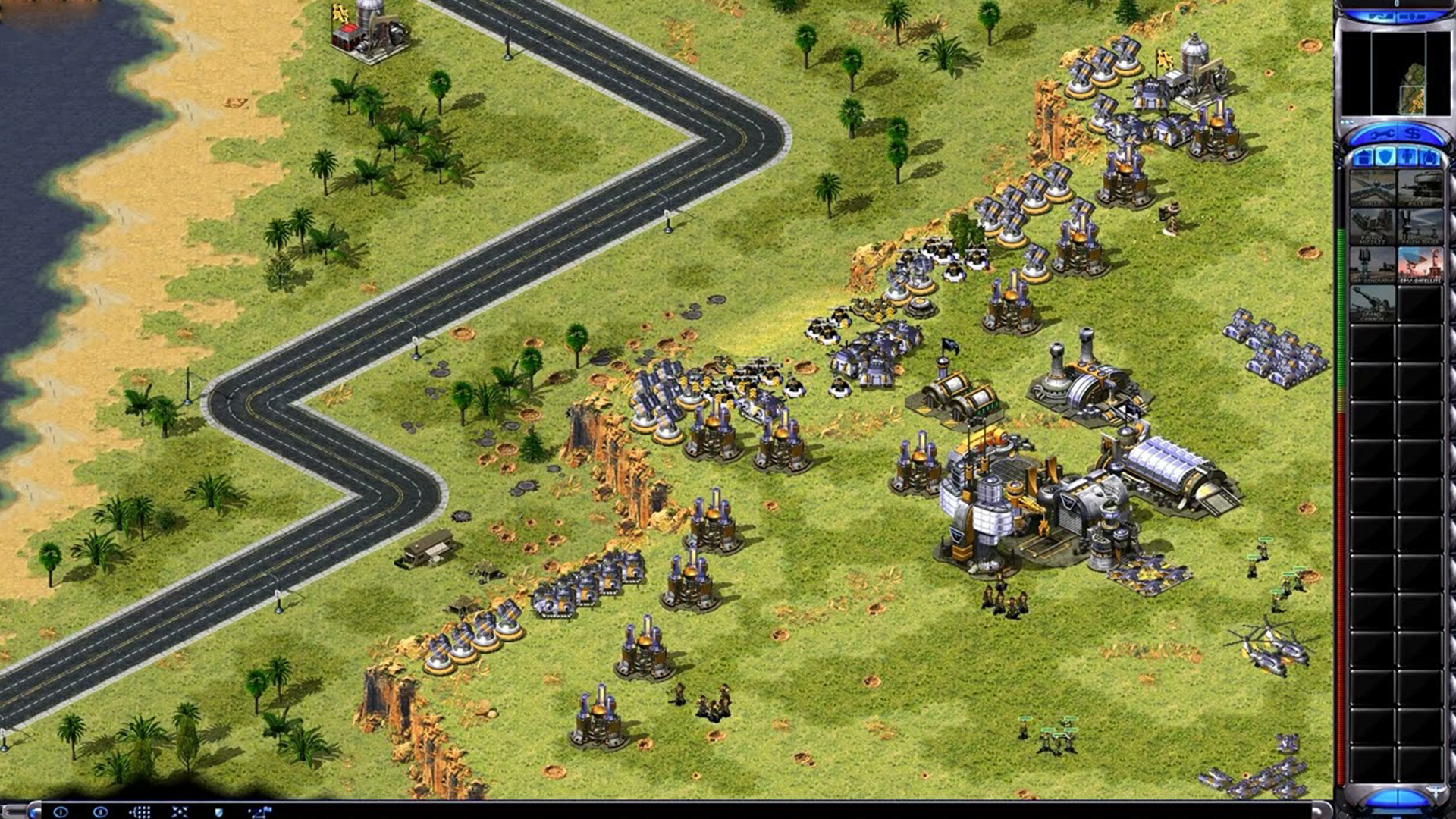
Task: Click the scatter arrows icon on bottom toolbar
Action: point(180,811)
